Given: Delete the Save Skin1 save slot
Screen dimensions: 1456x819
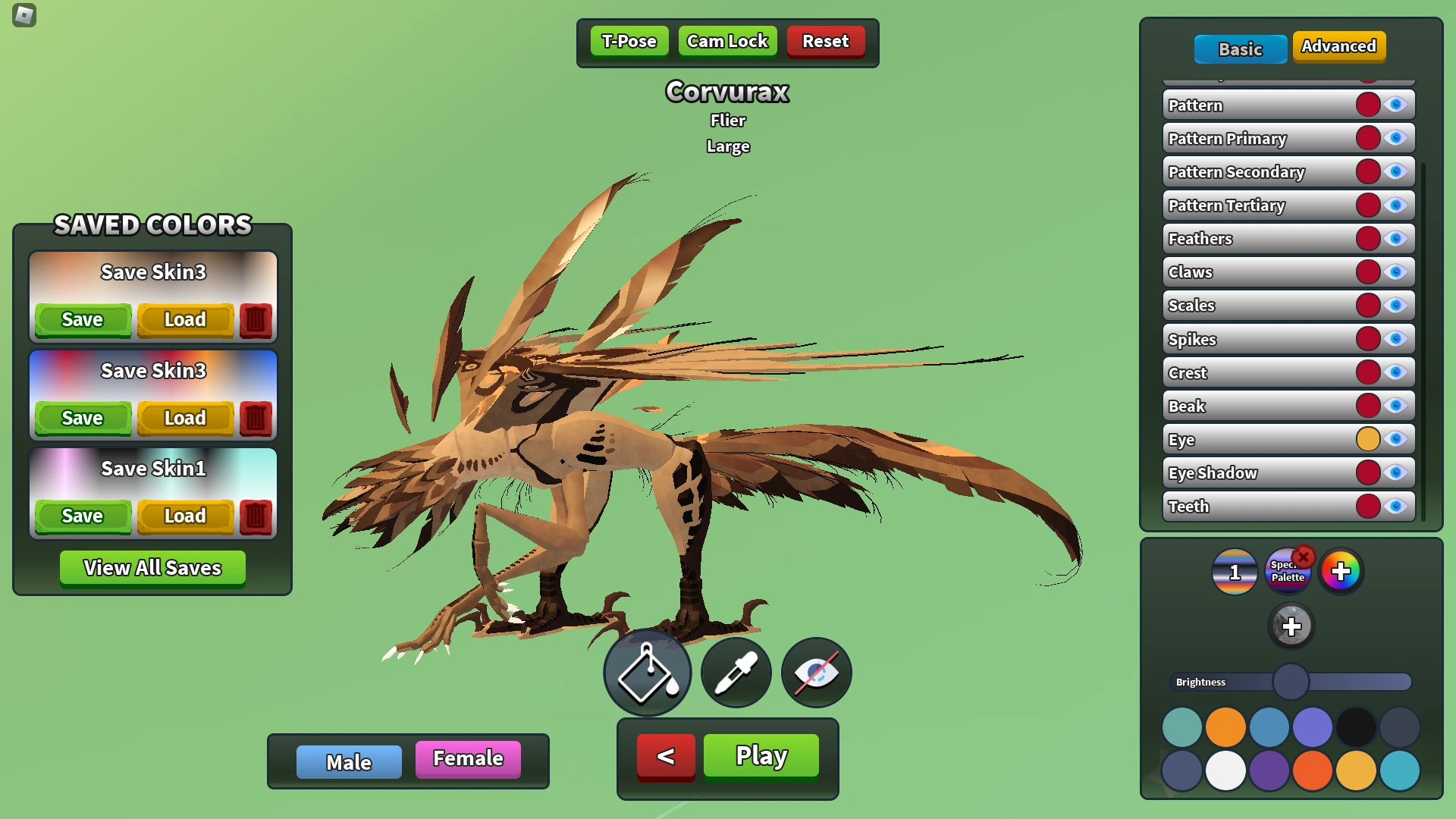Looking at the screenshot, I should coord(256,516).
